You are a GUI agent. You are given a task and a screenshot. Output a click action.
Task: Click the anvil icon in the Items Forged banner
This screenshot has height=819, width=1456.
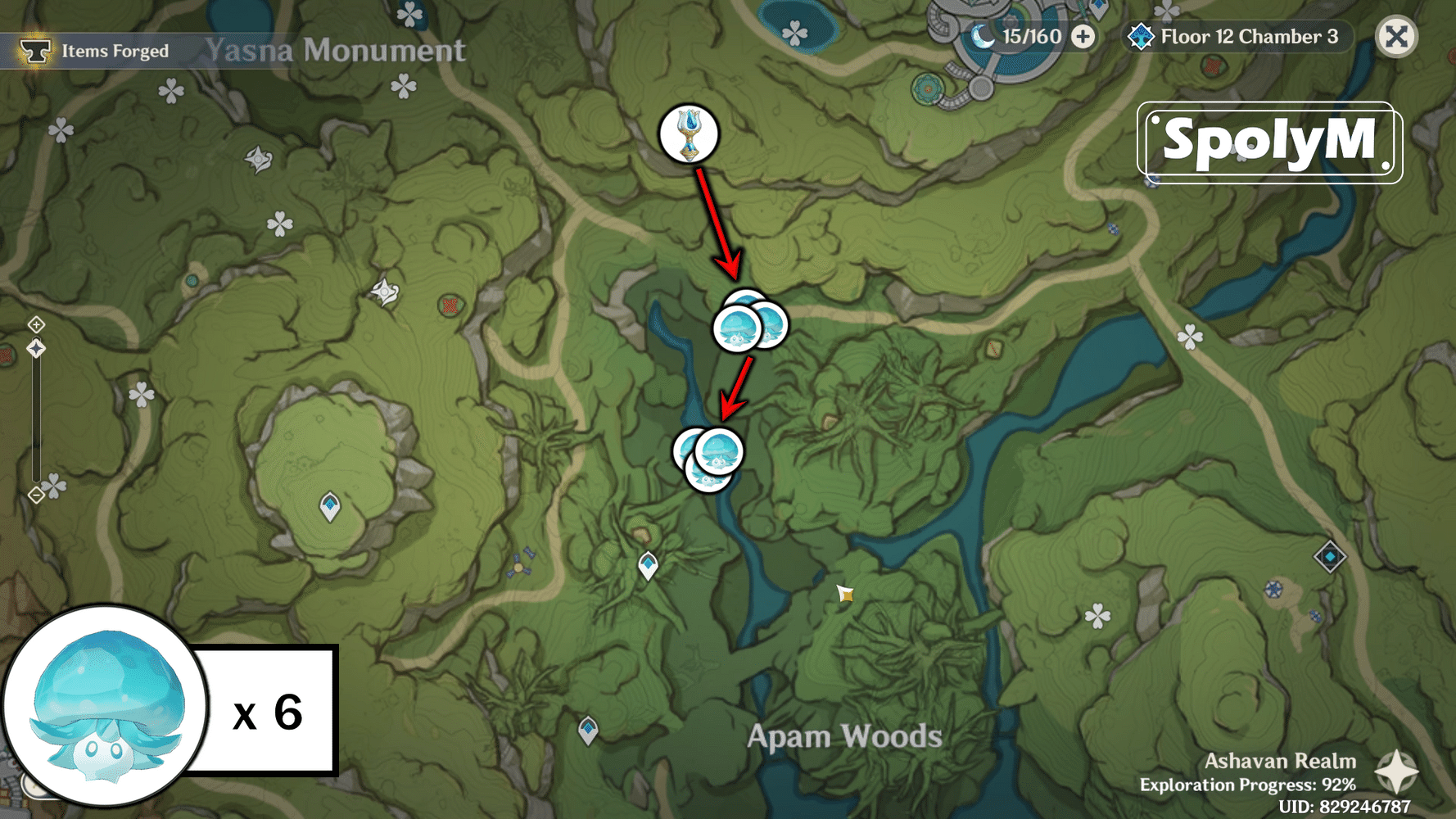(34, 50)
